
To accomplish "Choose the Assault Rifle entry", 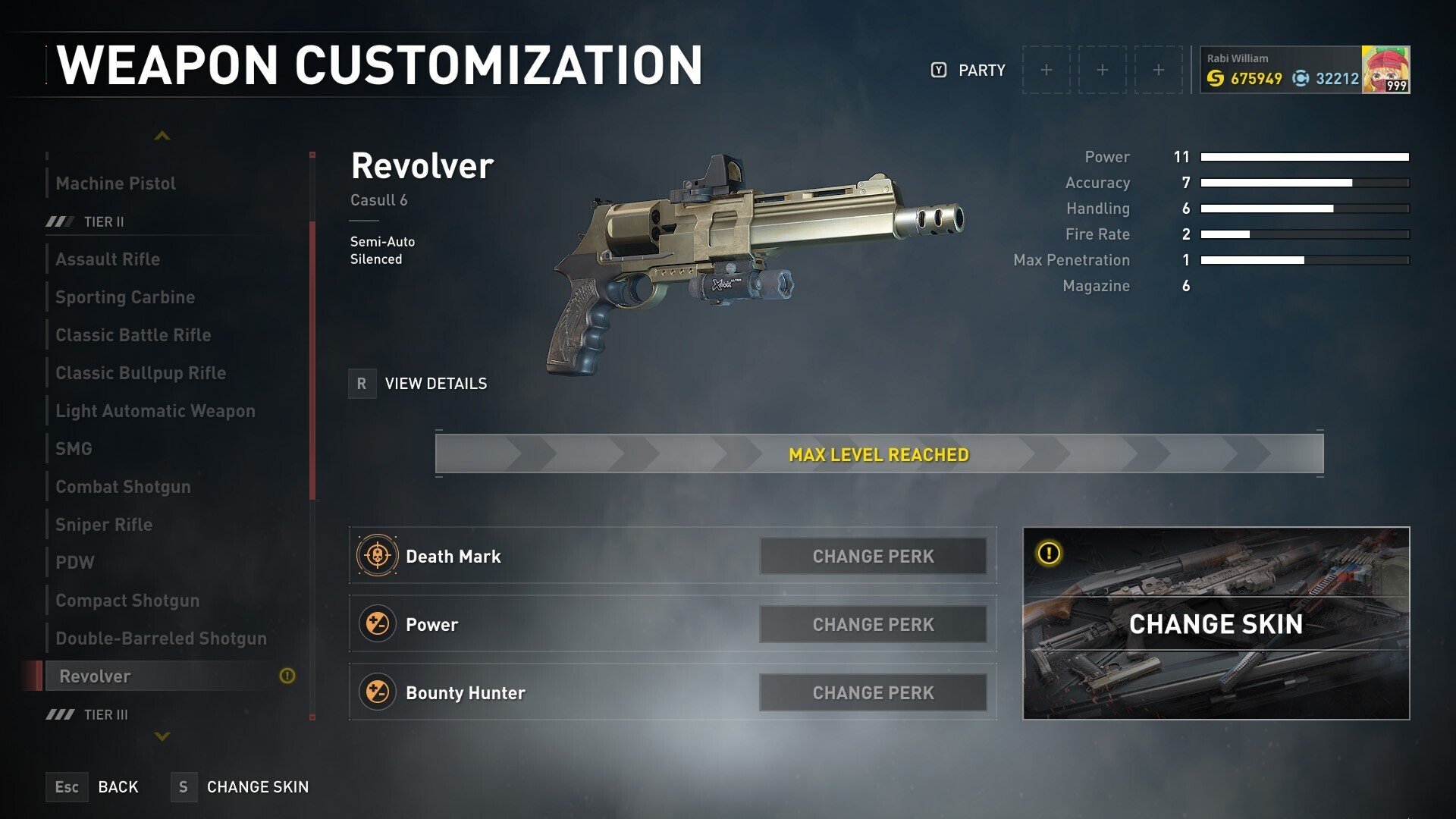I will [108, 259].
